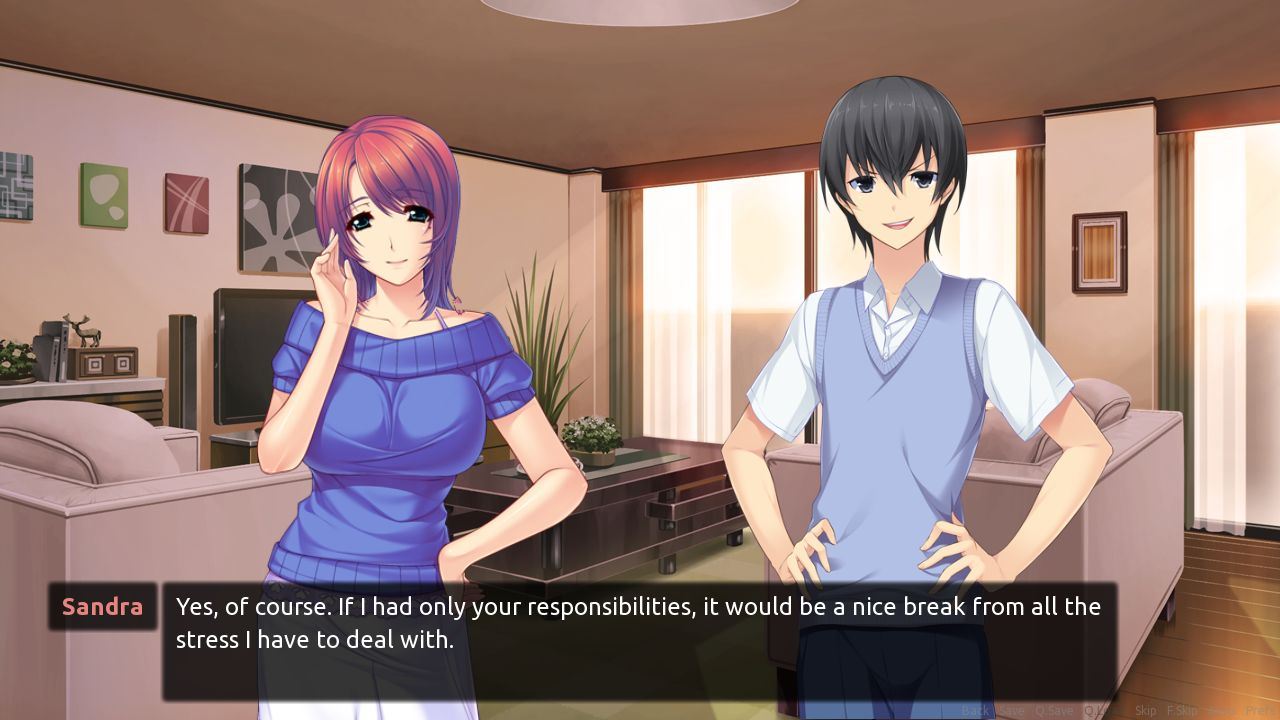Open the Save menu from quick bar

[1011, 711]
